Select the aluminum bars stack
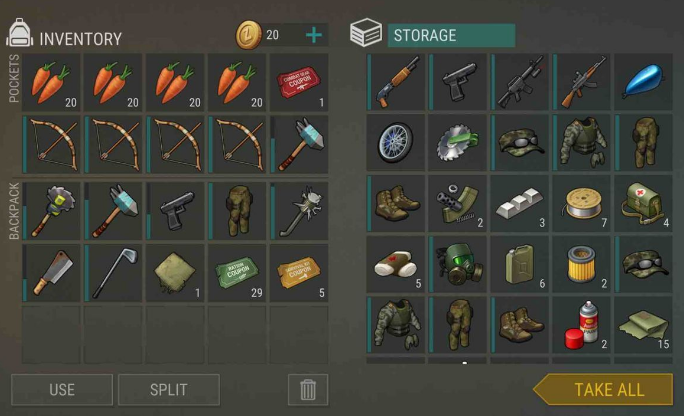684x416 pixels. 521,203
